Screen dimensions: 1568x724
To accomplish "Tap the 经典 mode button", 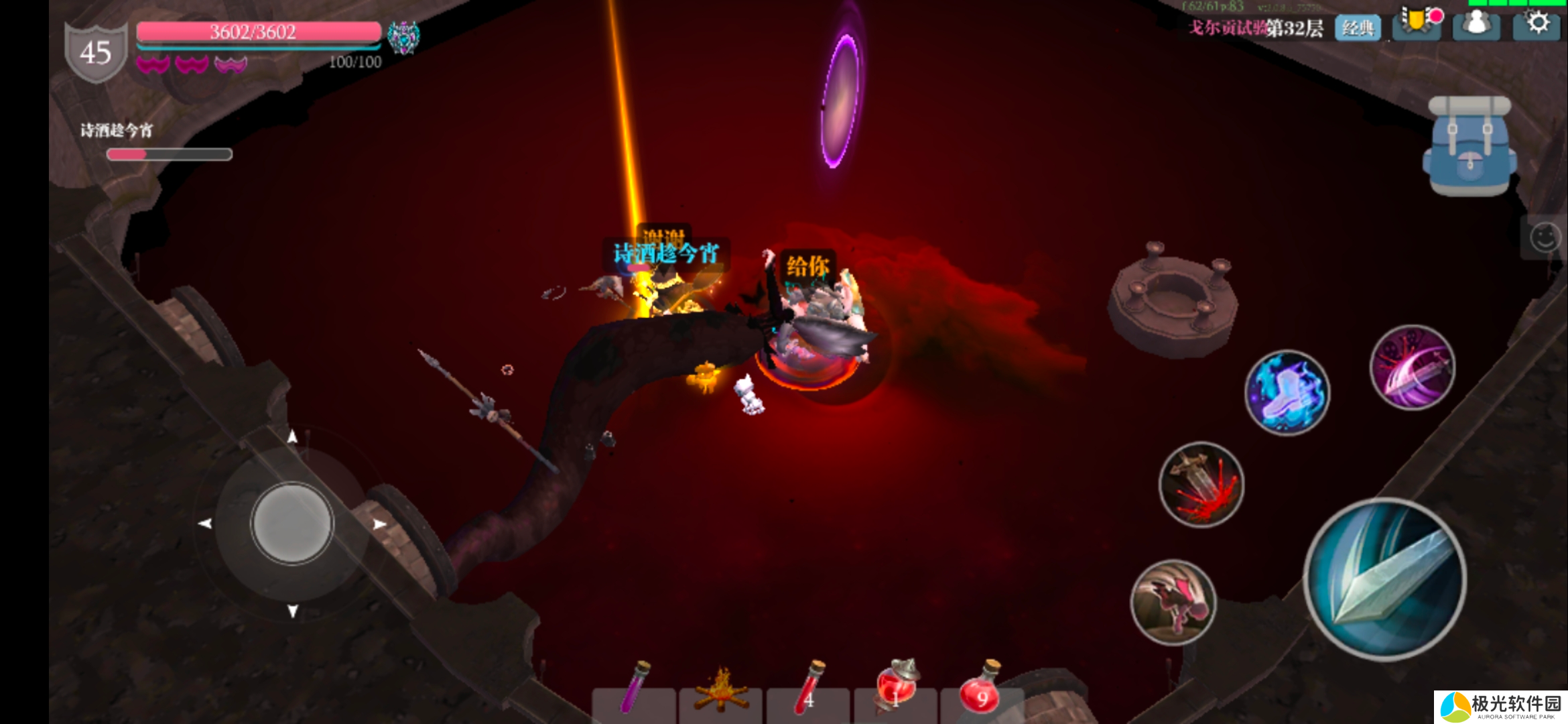I will point(1358,28).
